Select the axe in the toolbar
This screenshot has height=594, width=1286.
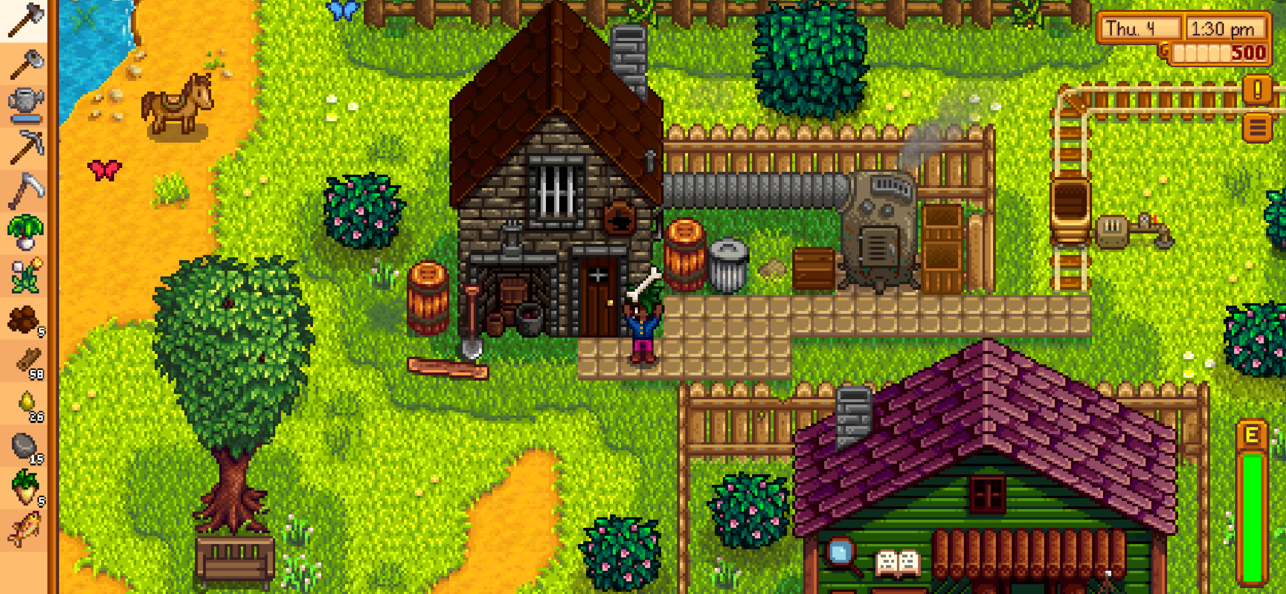24,20
